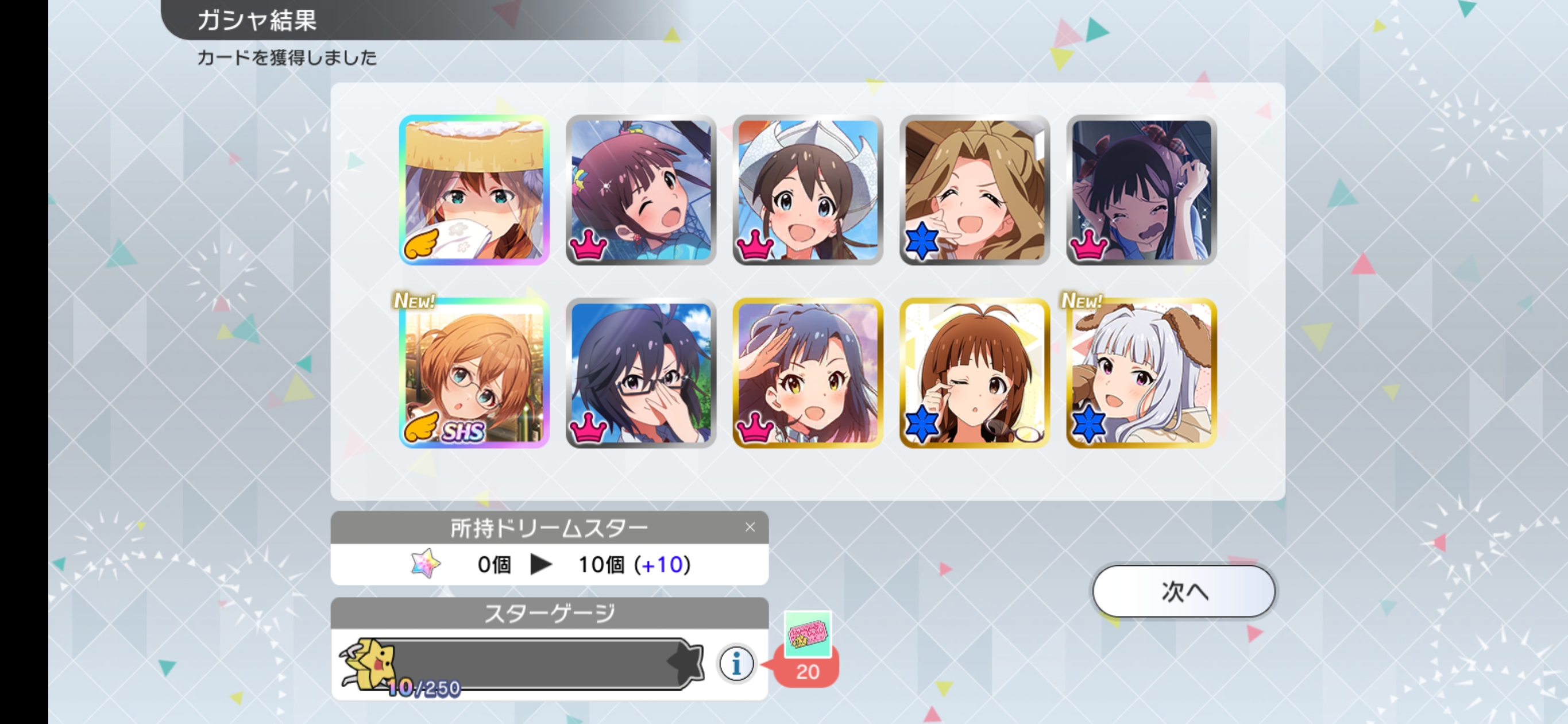
Task: View the new SHS orange-haired glasses card
Action: [x=474, y=373]
